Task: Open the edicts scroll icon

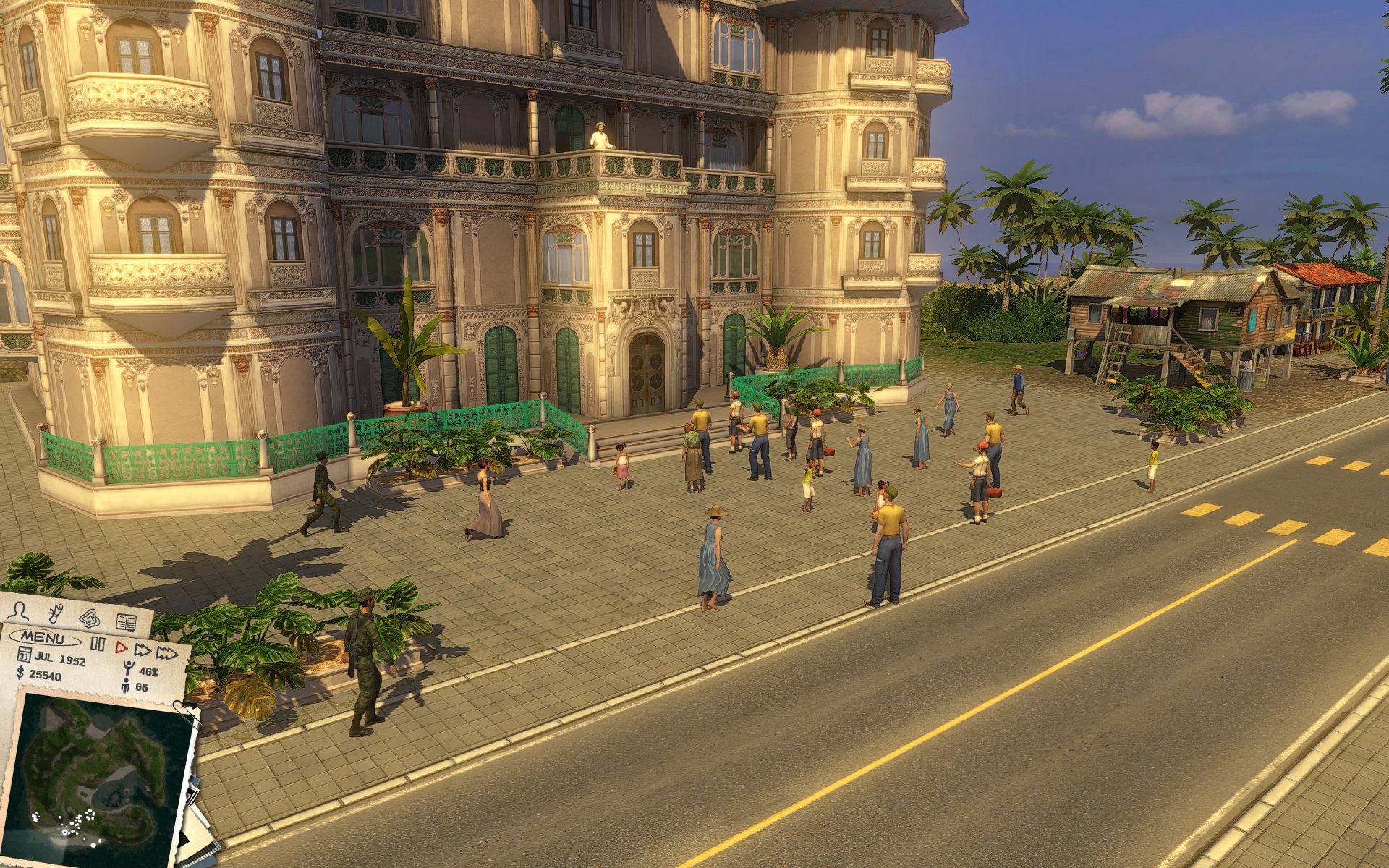Action: pos(55,614)
